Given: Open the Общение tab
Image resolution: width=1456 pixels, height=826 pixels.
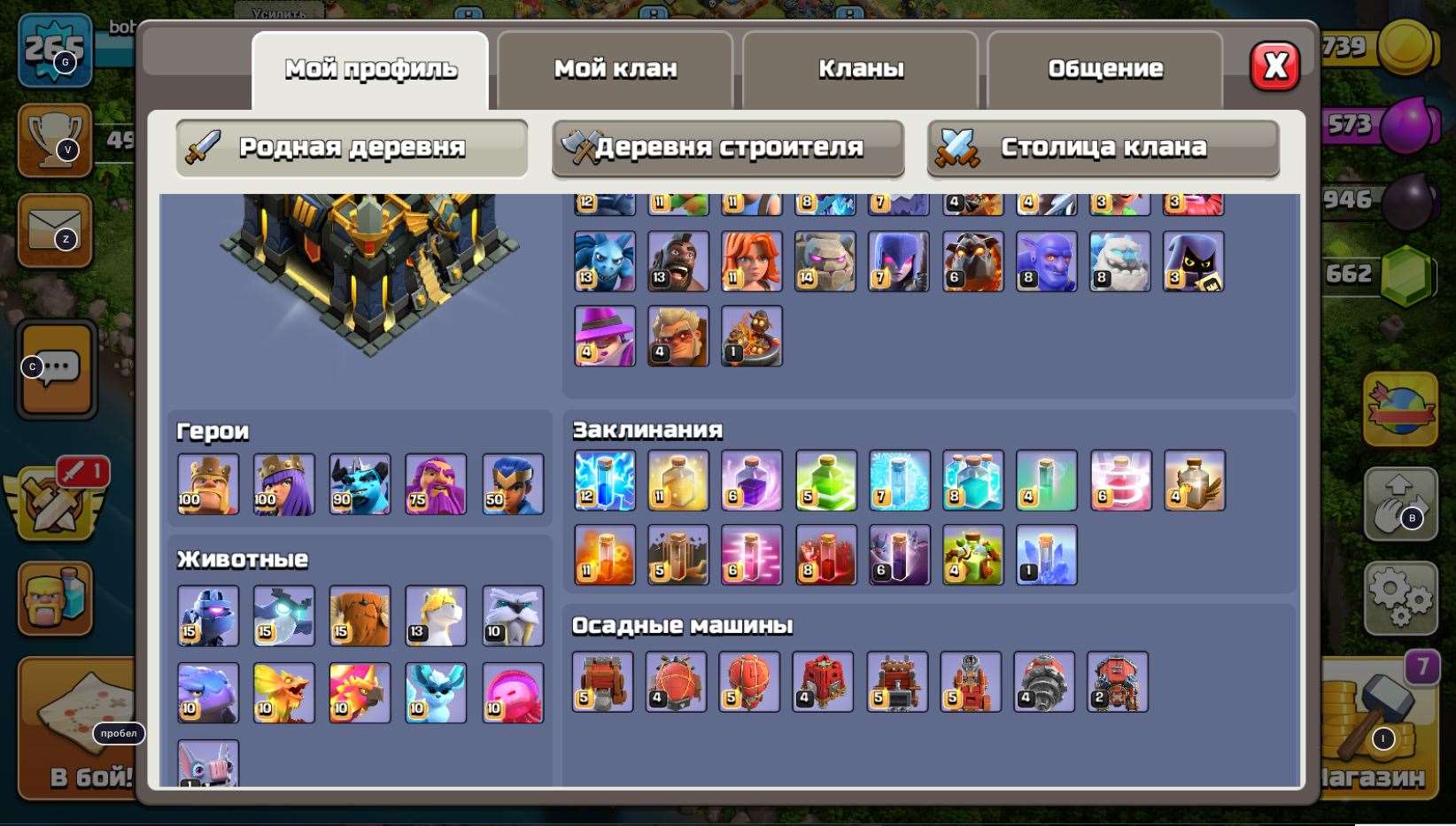Looking at the screenshot, I should [1105, 67].
